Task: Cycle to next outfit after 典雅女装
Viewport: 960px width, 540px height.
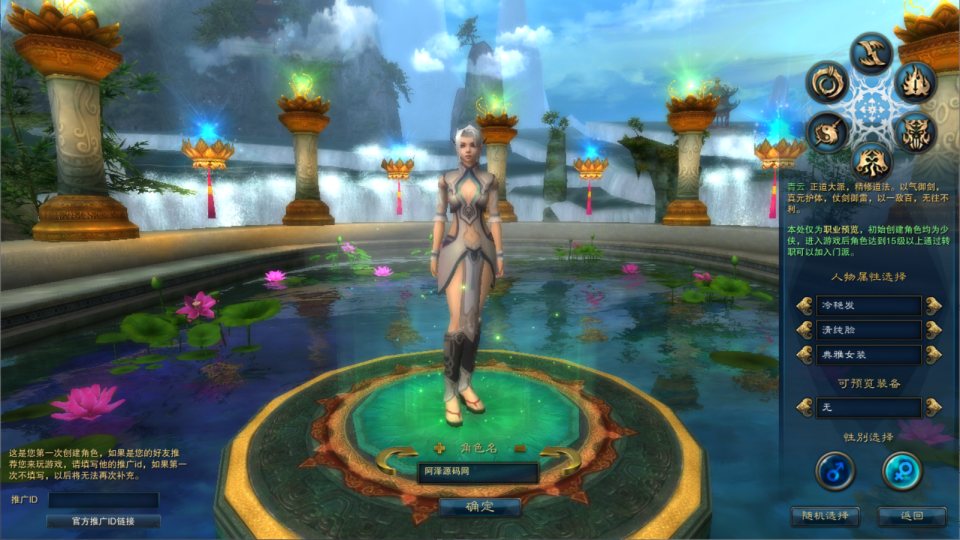Action: click(933, 354)
